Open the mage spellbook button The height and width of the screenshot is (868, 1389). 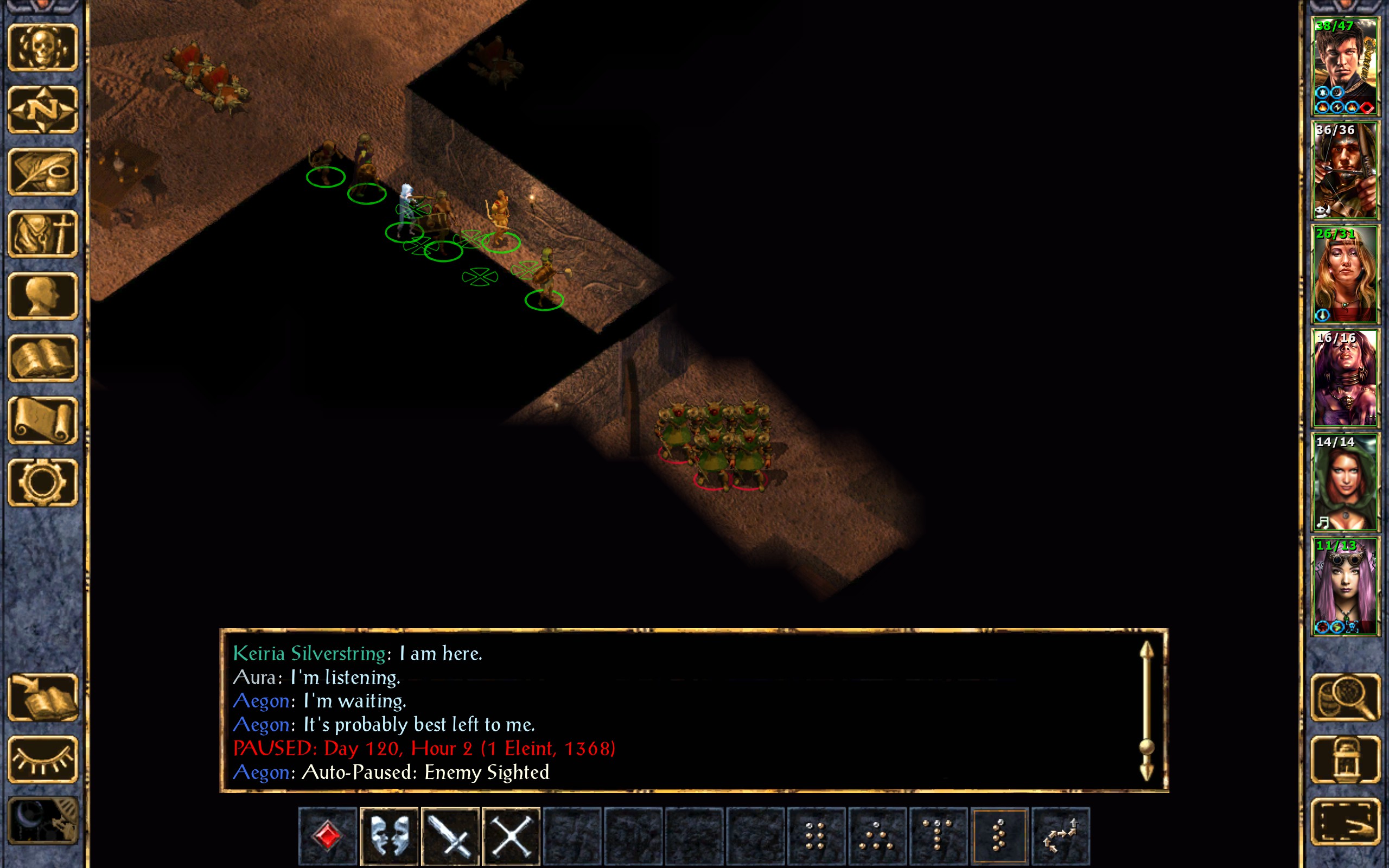click(43, 358)
